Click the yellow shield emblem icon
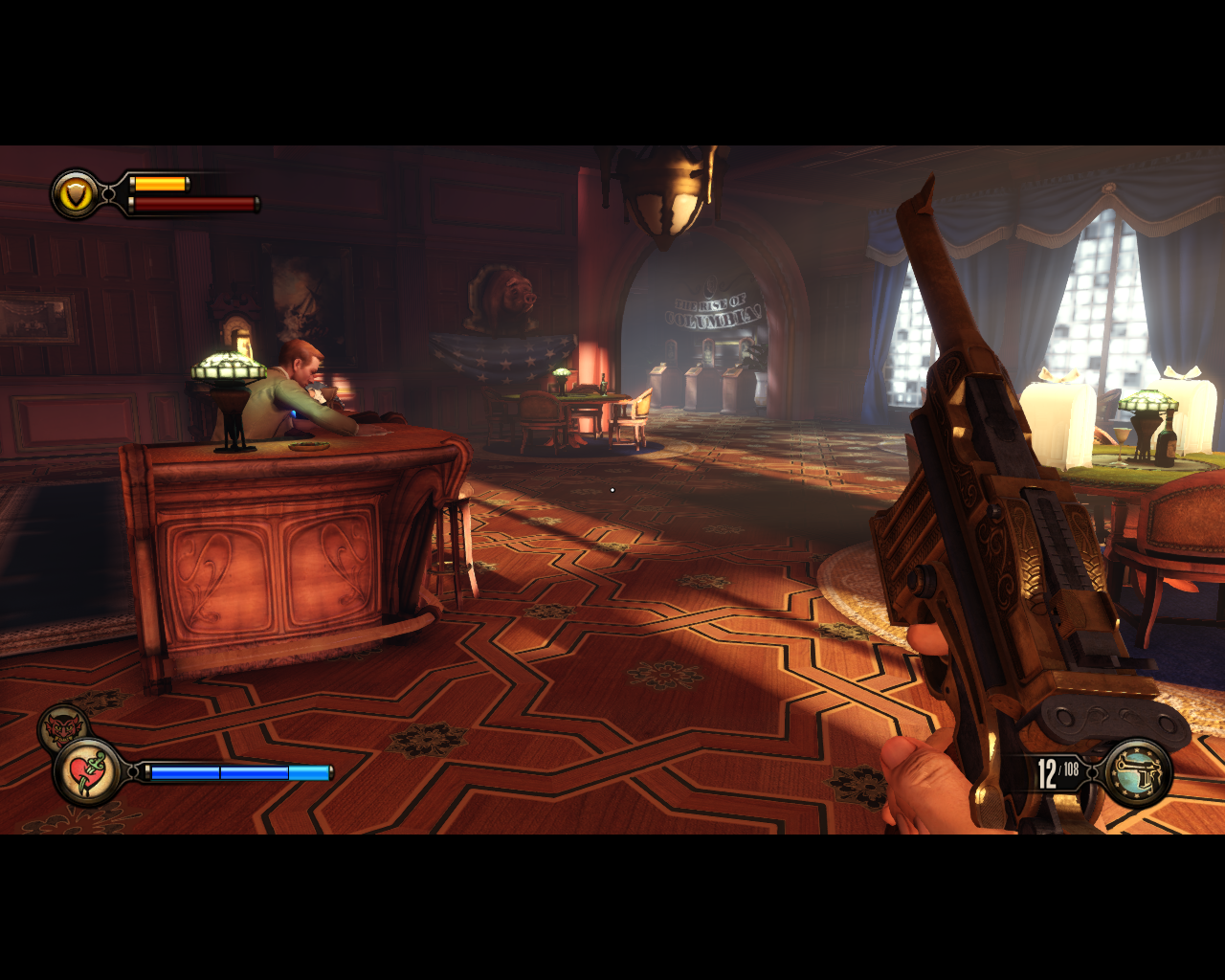This screenshot has width=1225, height=980. point(76,195)
